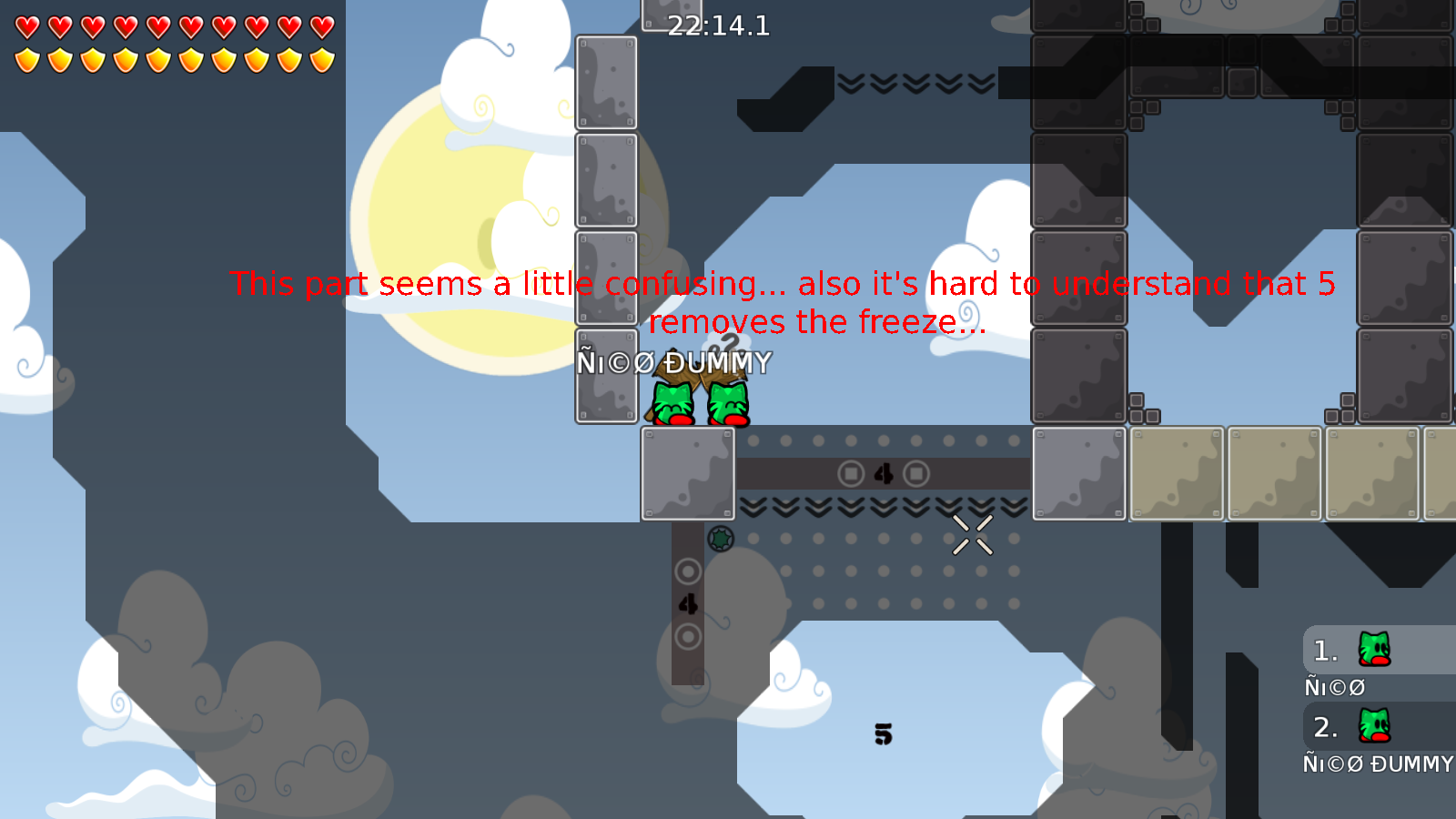Click the last heart in the health row

[320, 27]
